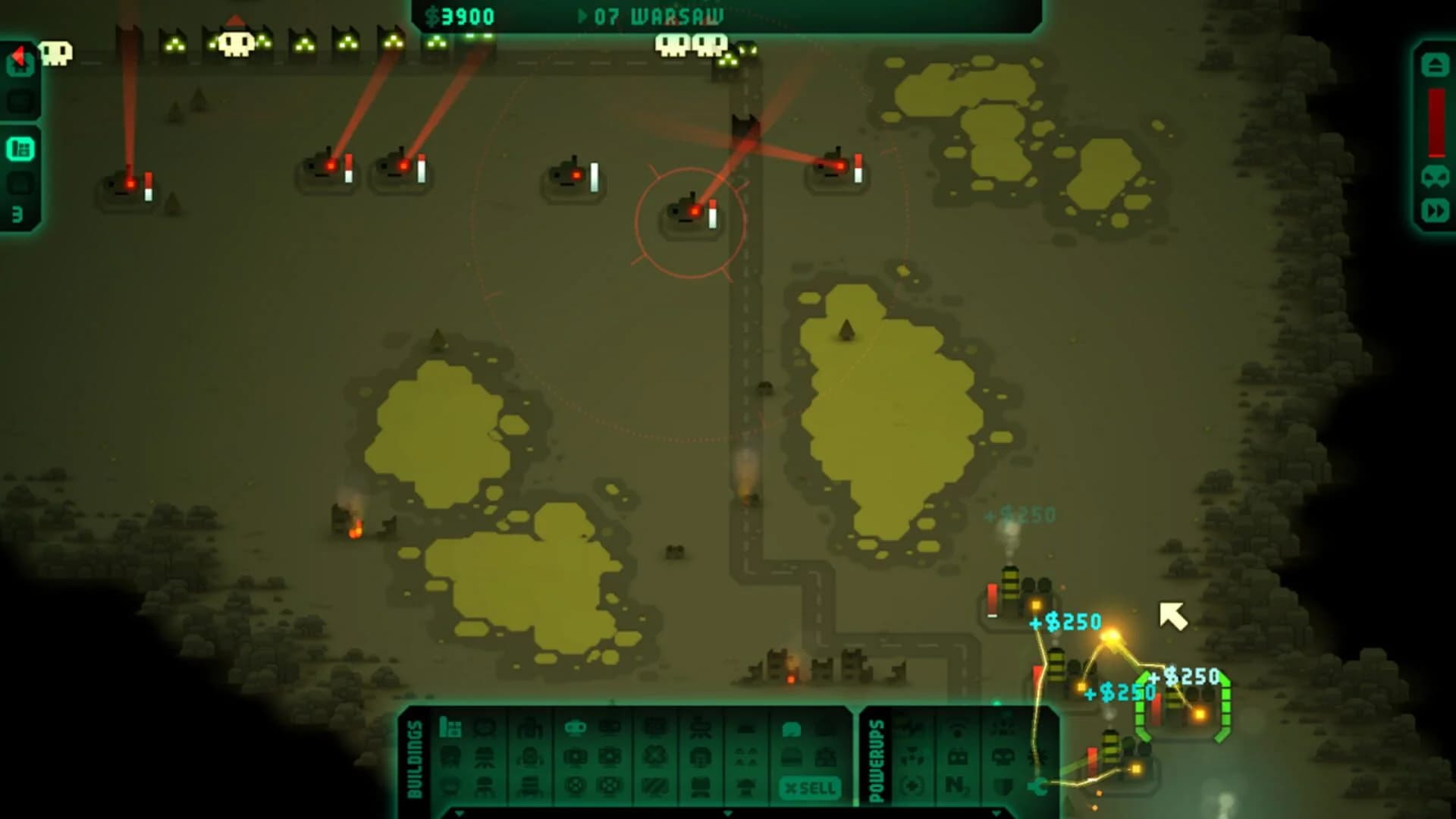
Task: Expand the left arrow under the Buildings panel
Action: point(460,814)
